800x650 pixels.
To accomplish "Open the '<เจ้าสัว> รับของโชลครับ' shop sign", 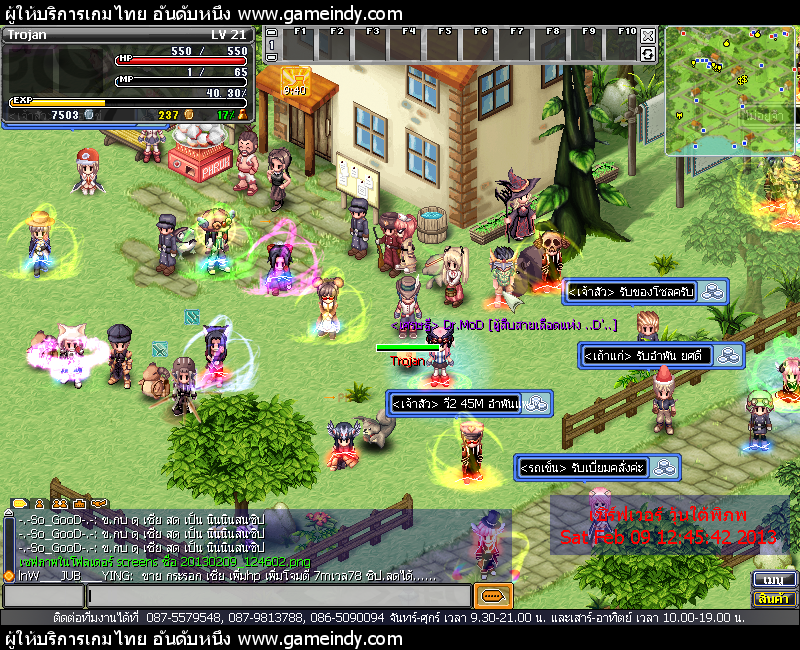I will coord(645,292).
